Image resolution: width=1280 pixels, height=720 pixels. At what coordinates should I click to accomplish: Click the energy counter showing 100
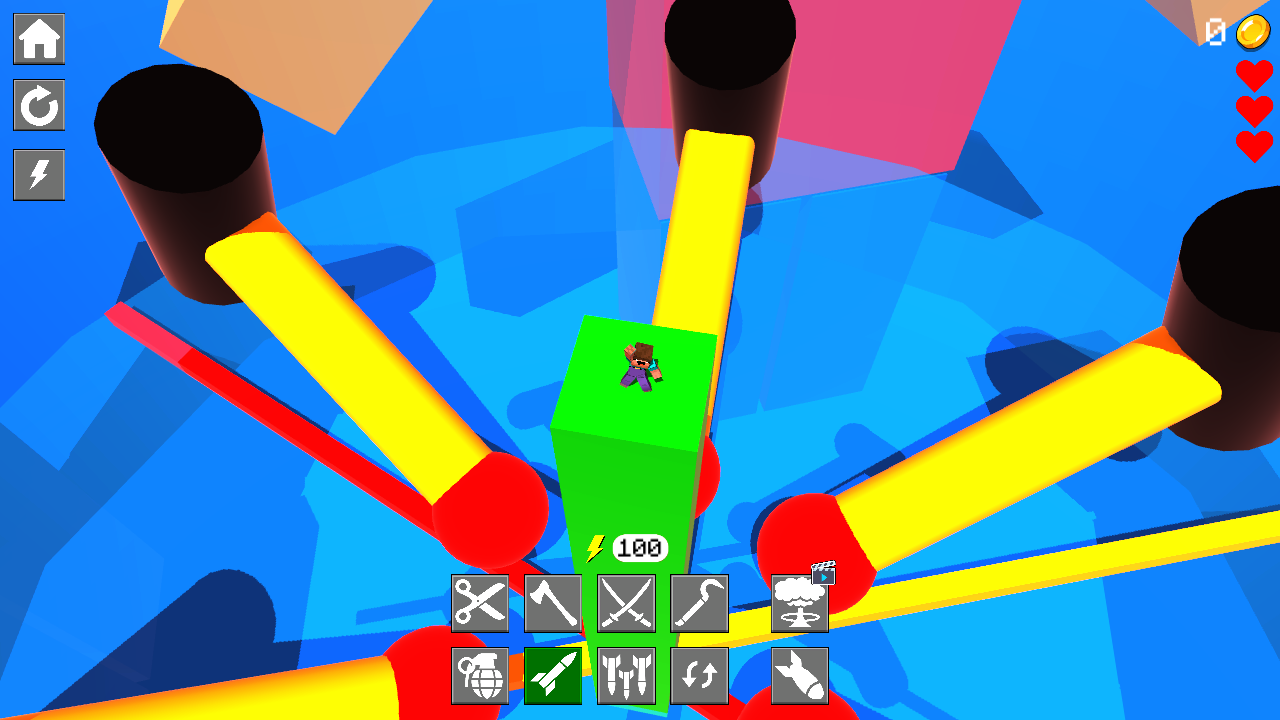tap(641, 546)
